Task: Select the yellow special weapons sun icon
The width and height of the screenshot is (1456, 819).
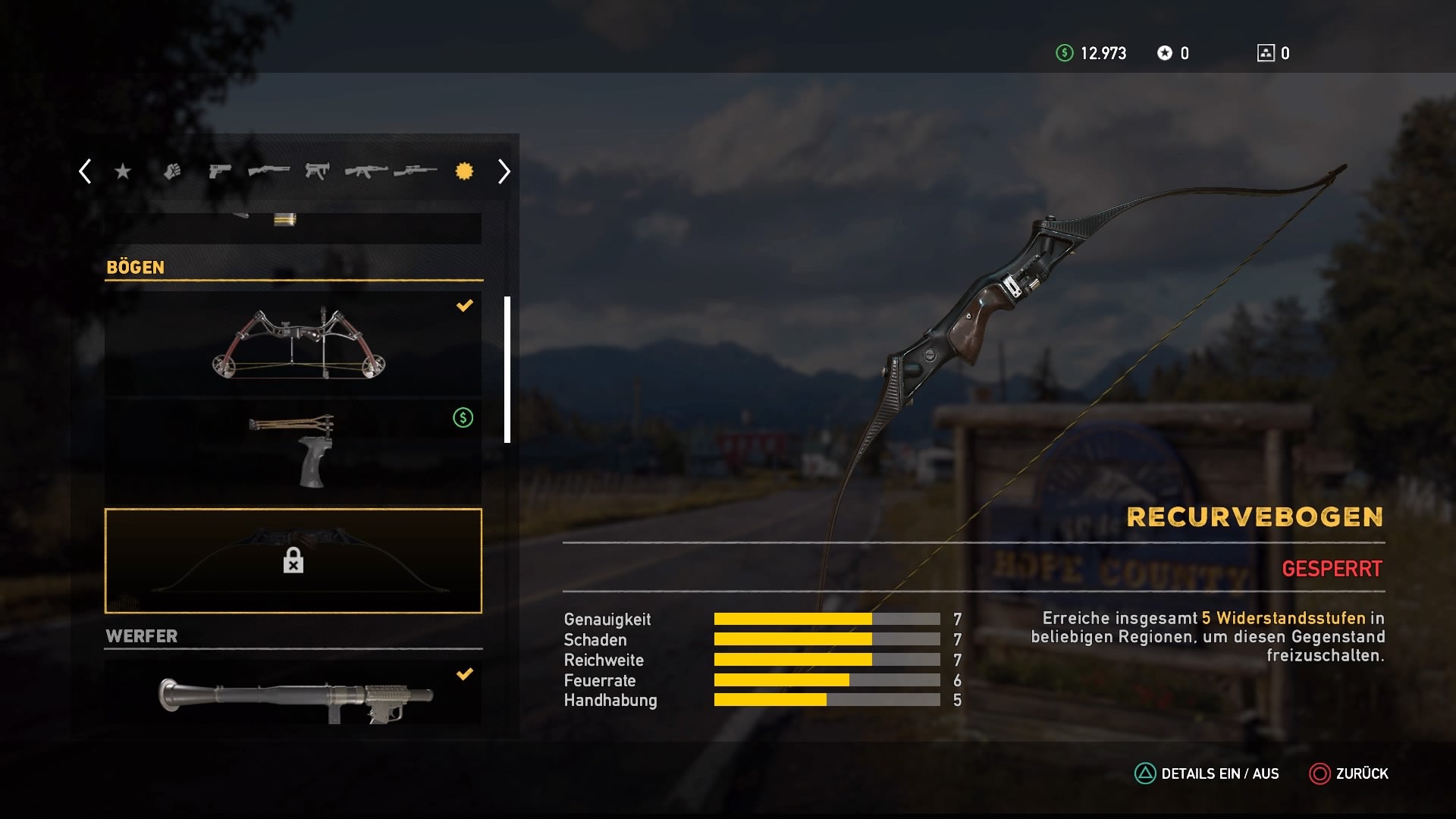Action: click(x=465, y=171)
